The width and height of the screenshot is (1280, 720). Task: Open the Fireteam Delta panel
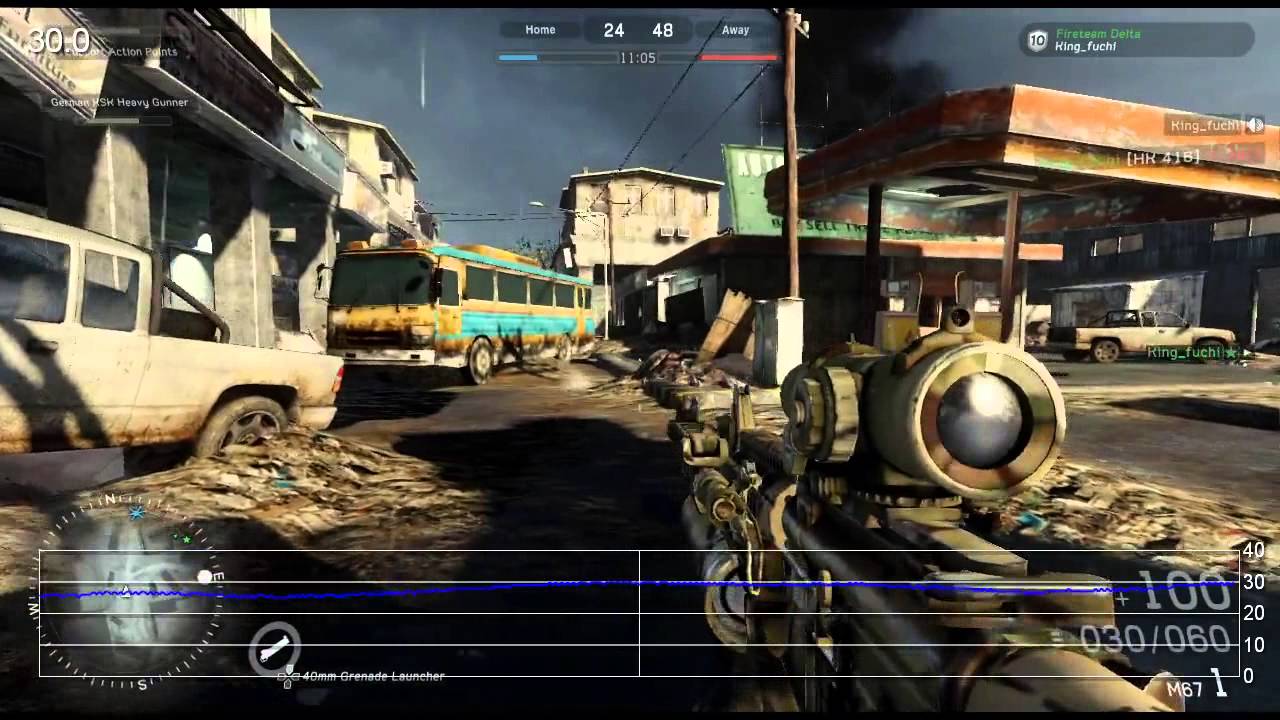point(1136,40)
